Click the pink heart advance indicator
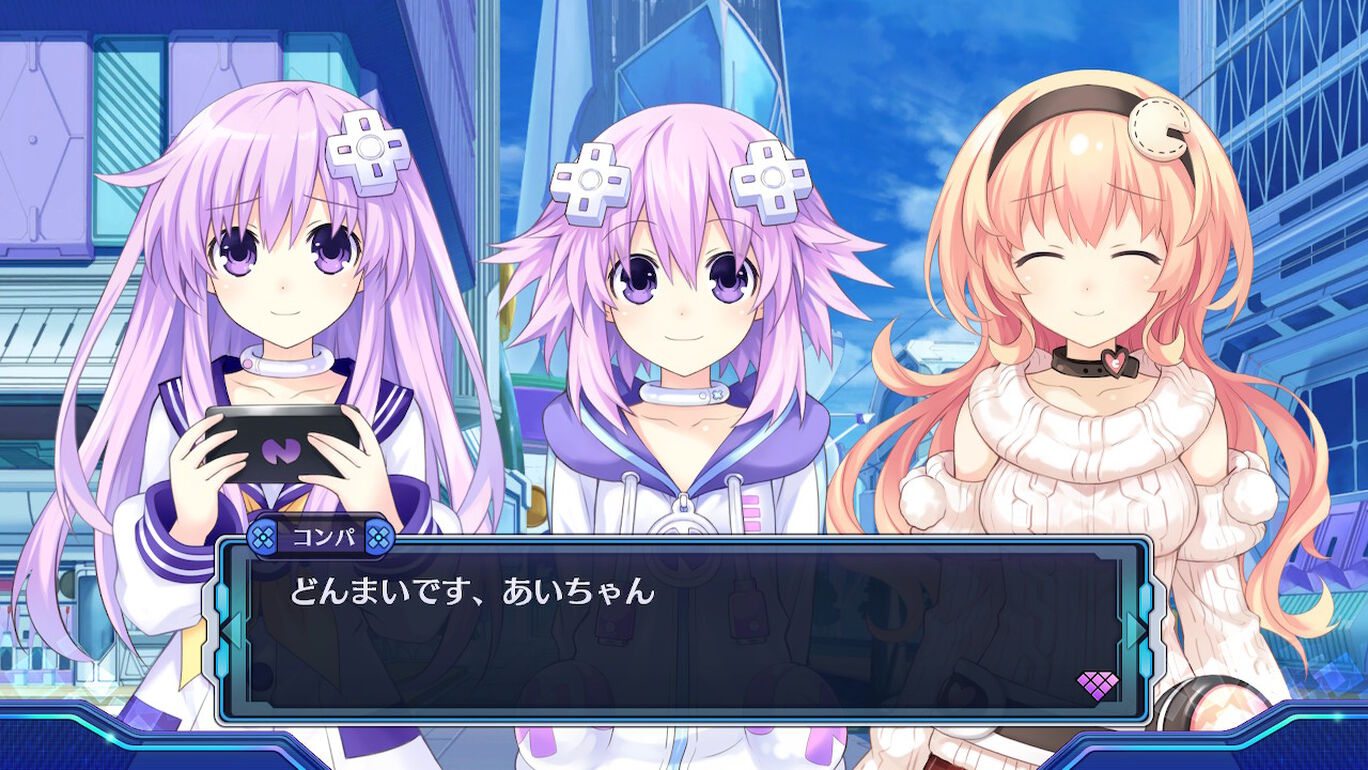Image resolution: width=1368 pixels, height=770 pixels. coord(1097,685)
